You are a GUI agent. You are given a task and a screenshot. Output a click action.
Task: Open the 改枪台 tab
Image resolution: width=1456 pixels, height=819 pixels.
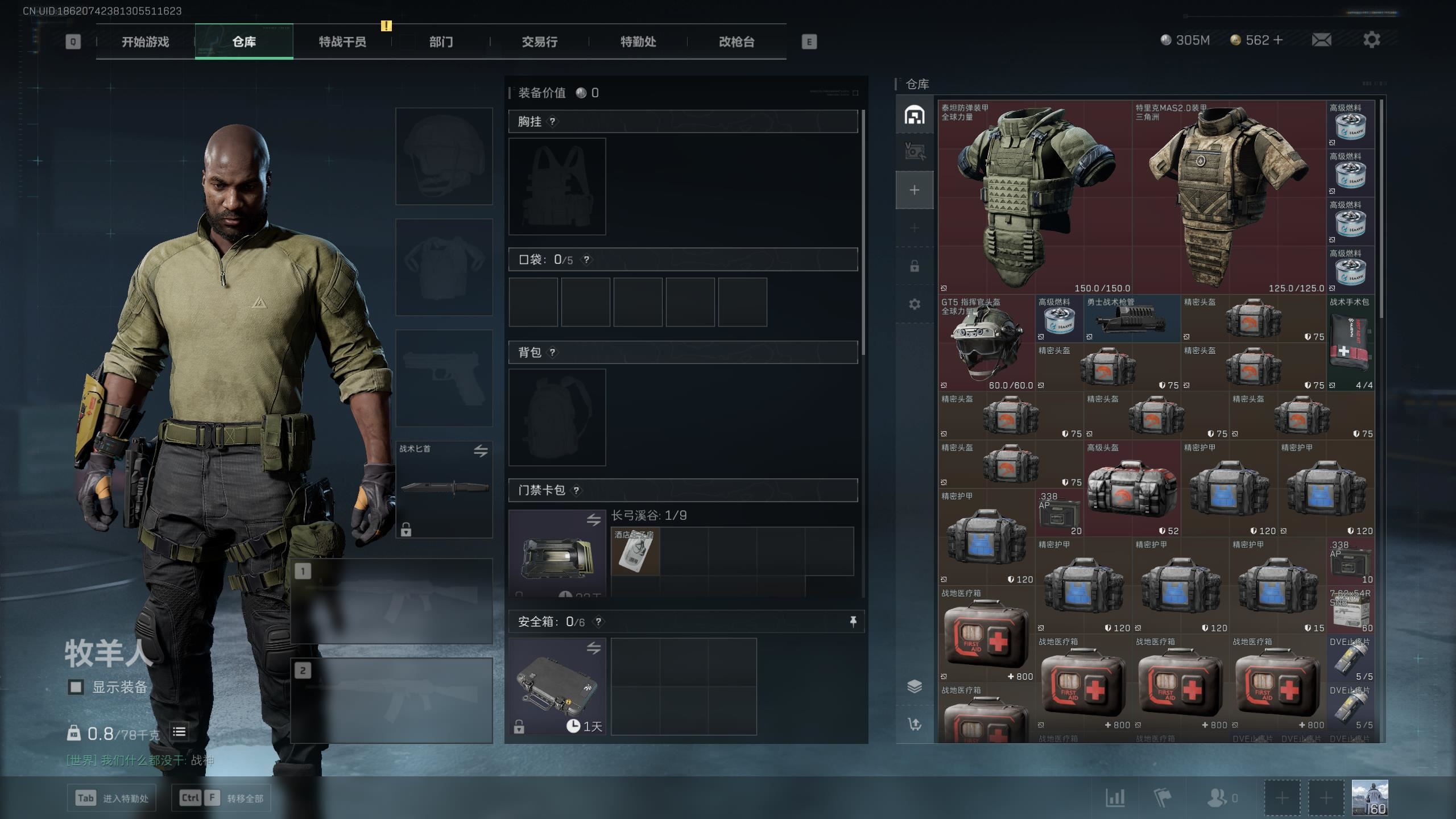737,42
